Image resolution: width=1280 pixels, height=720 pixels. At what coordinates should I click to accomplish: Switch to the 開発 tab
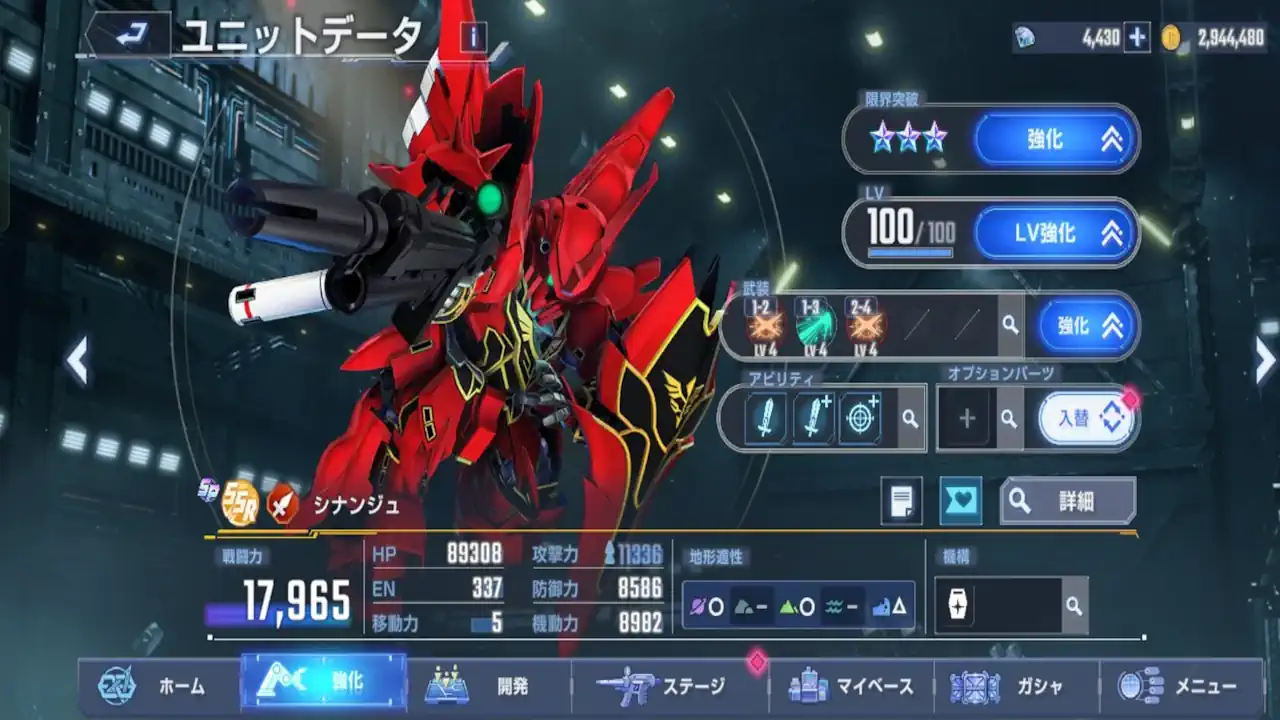(488, 686)
